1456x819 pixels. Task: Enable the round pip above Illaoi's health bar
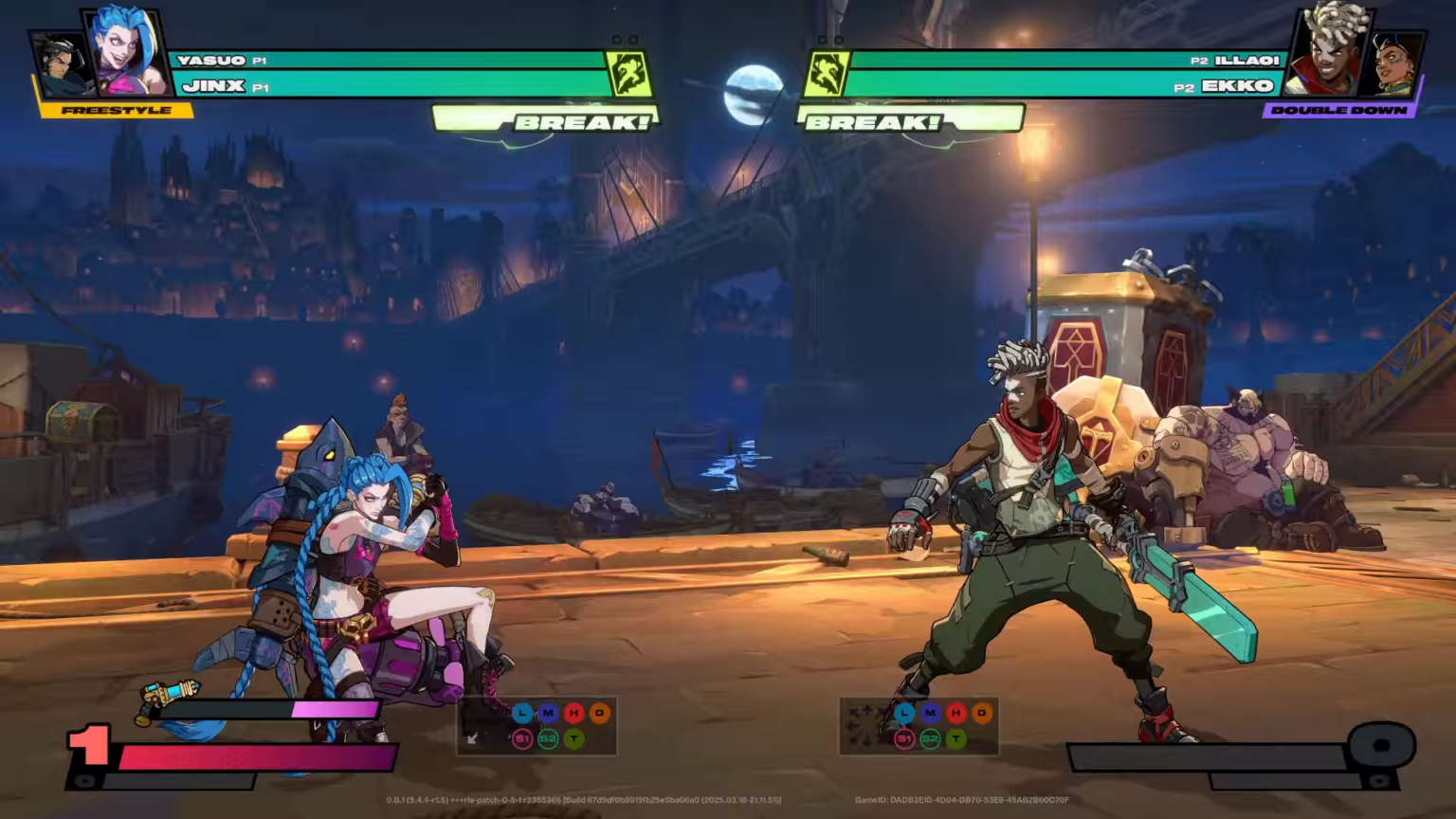coord(838,40)
